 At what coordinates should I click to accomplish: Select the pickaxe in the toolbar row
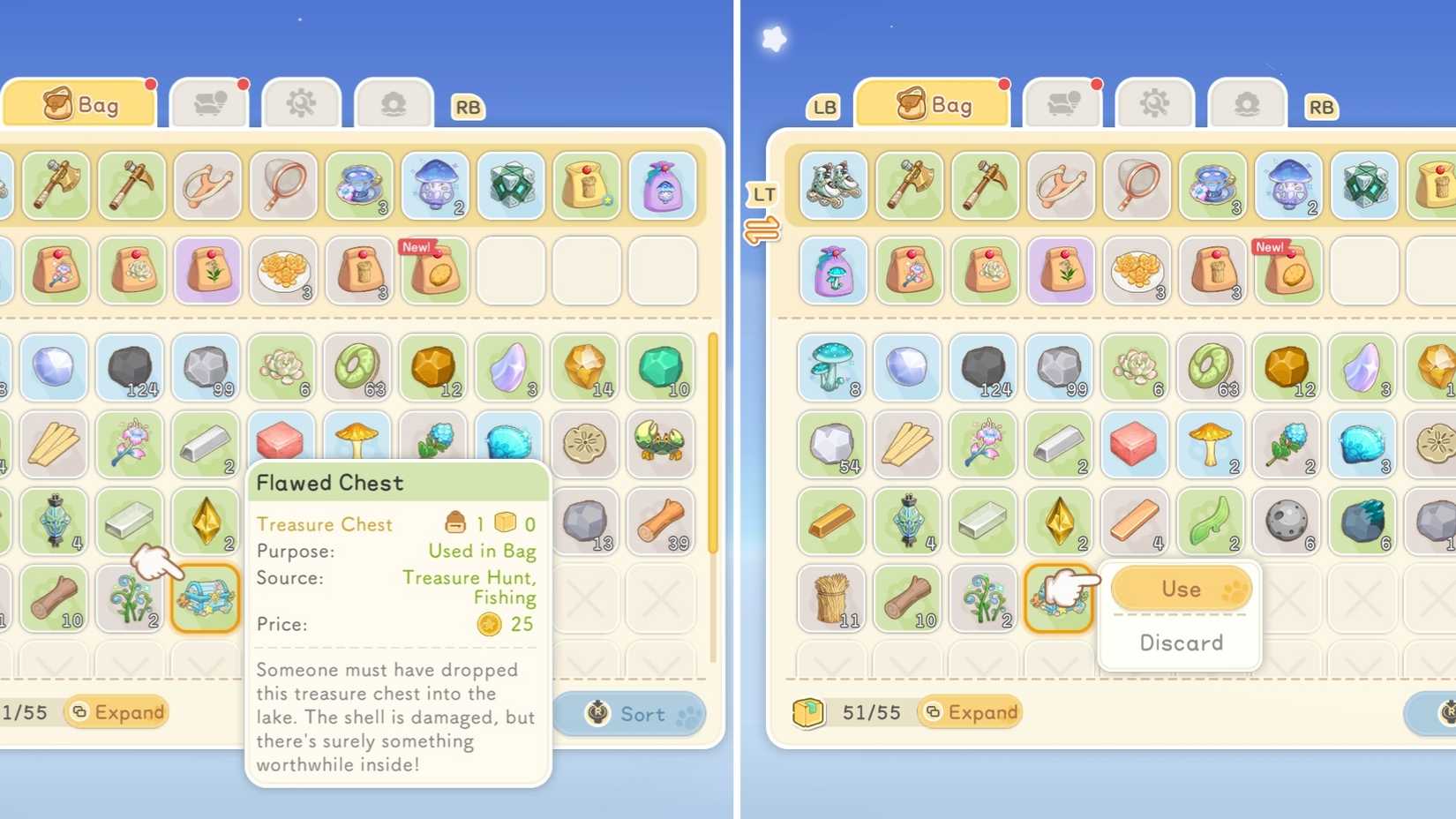[131, 186]
